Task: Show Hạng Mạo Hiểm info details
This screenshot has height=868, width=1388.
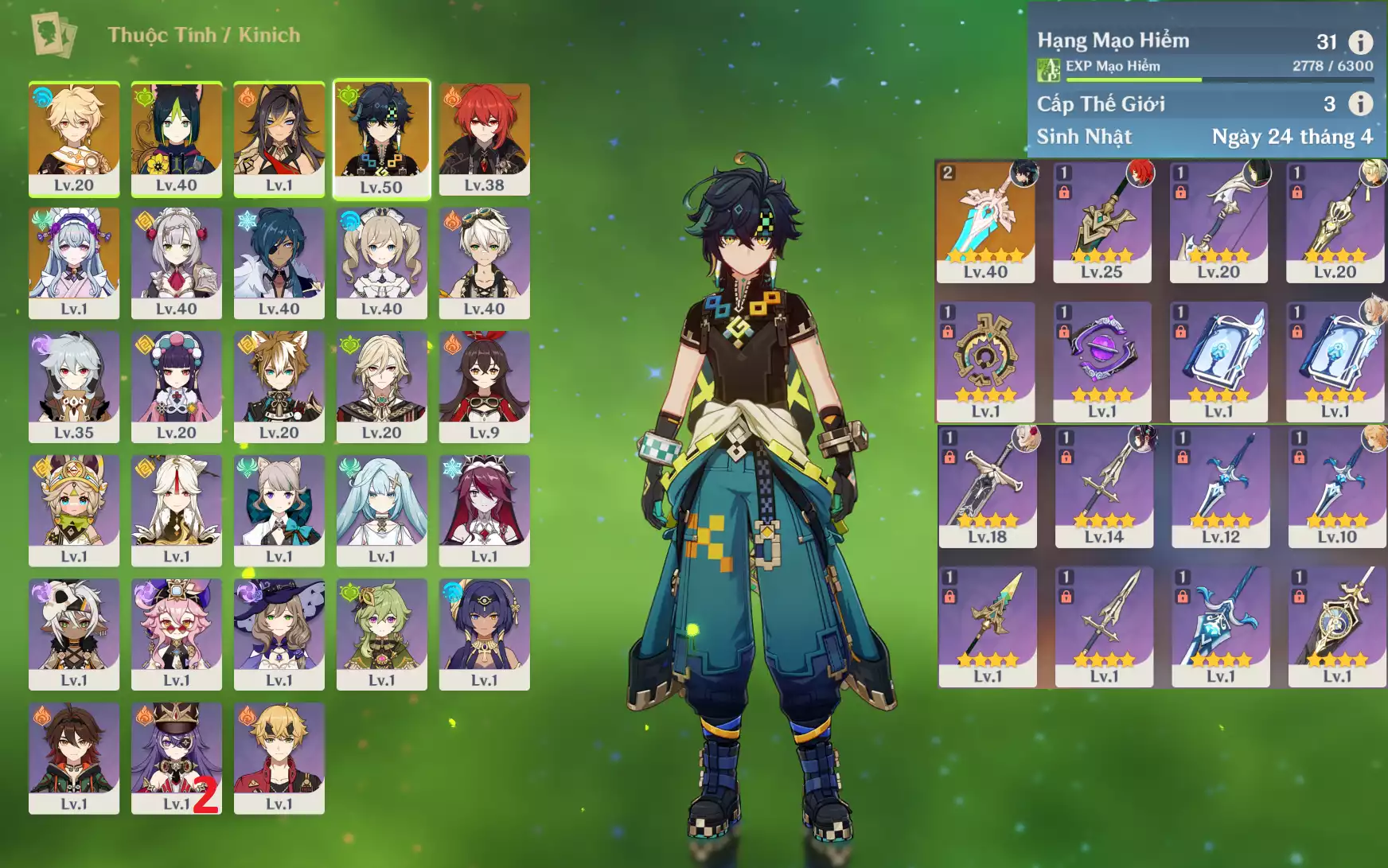Action: (1360, 41)
